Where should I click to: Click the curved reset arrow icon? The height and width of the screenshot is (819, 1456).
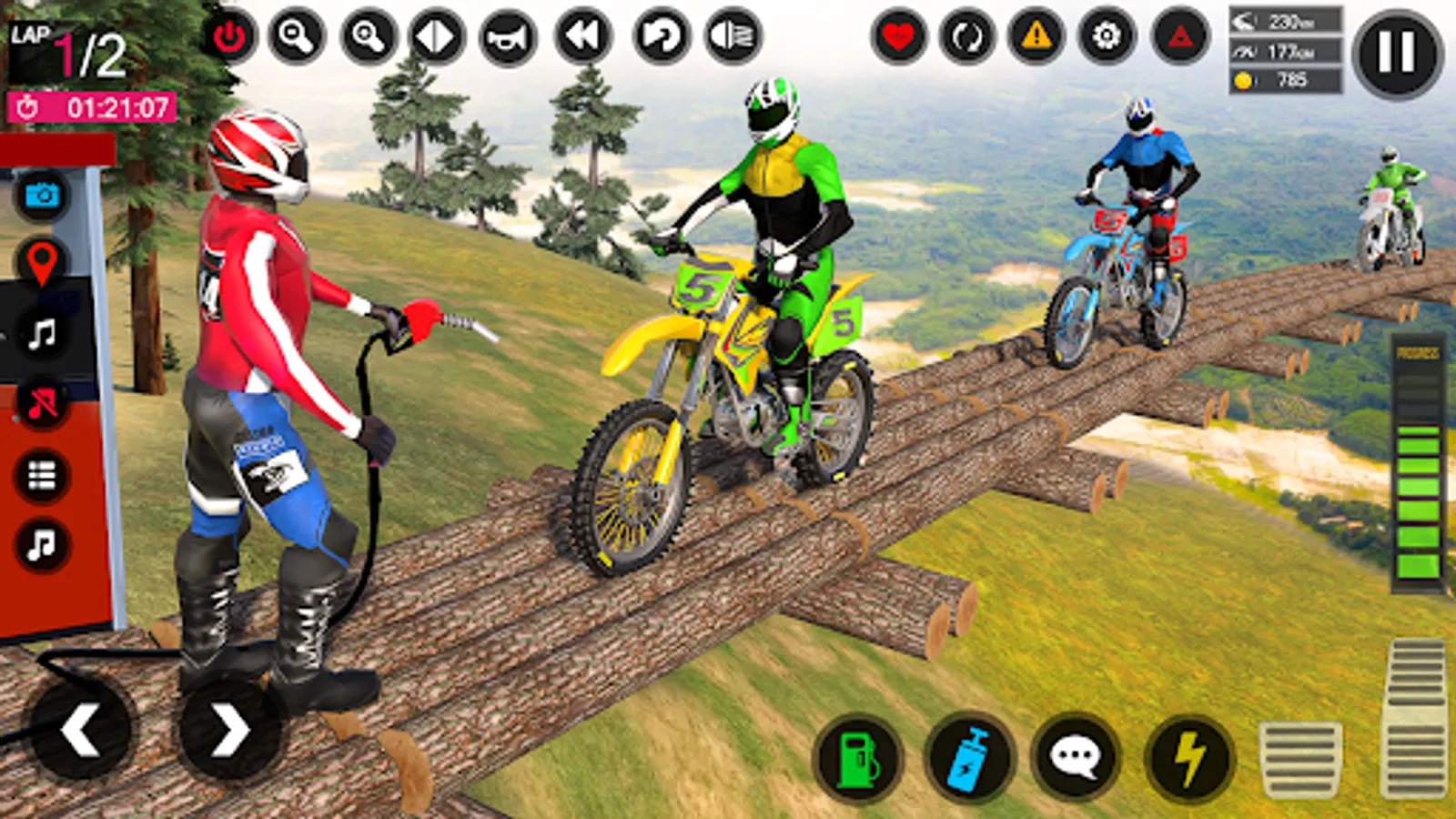pyautogui.click(x=661, y=37)
